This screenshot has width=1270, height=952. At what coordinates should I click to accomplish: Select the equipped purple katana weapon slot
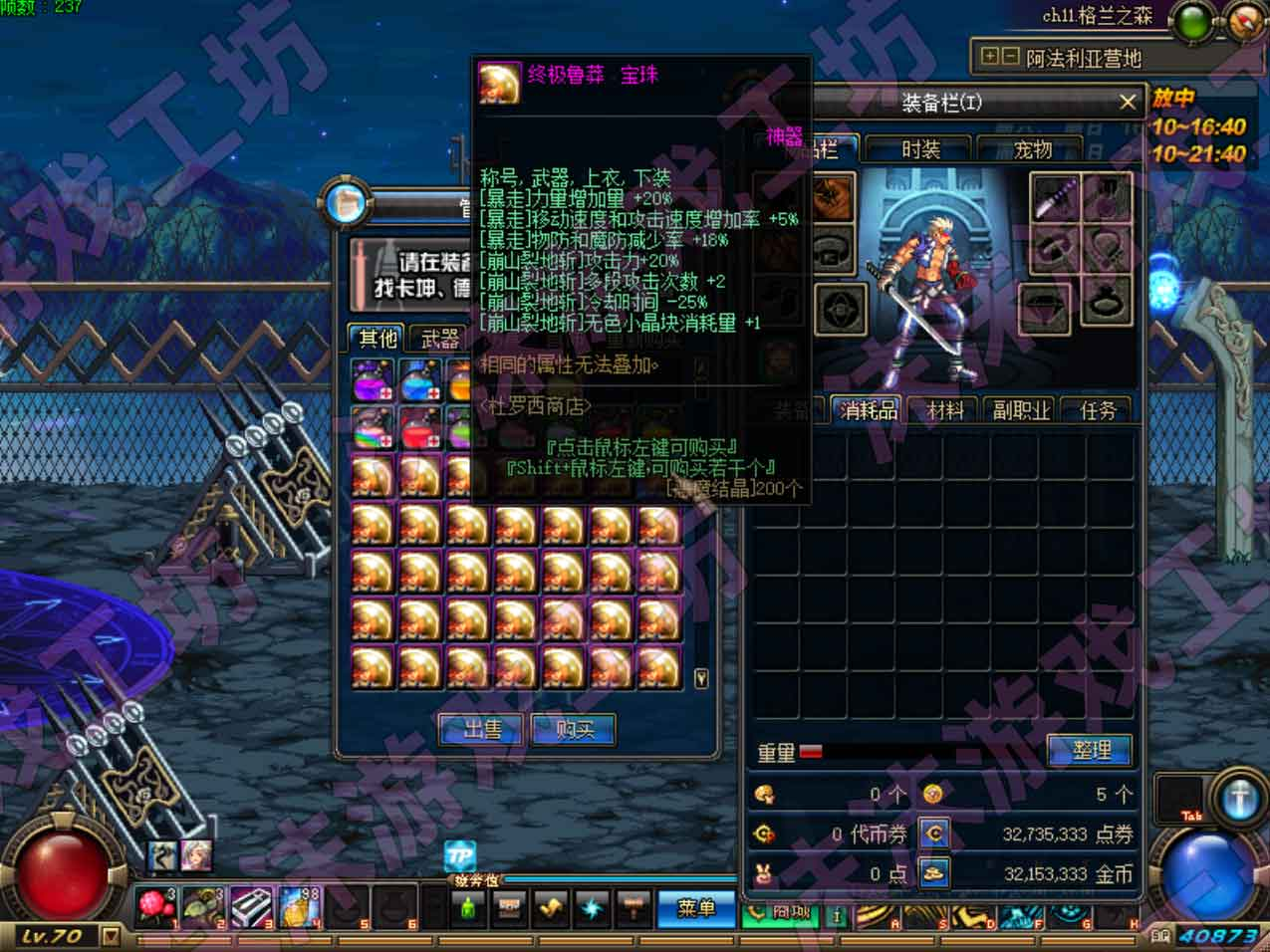point(1055,197)
